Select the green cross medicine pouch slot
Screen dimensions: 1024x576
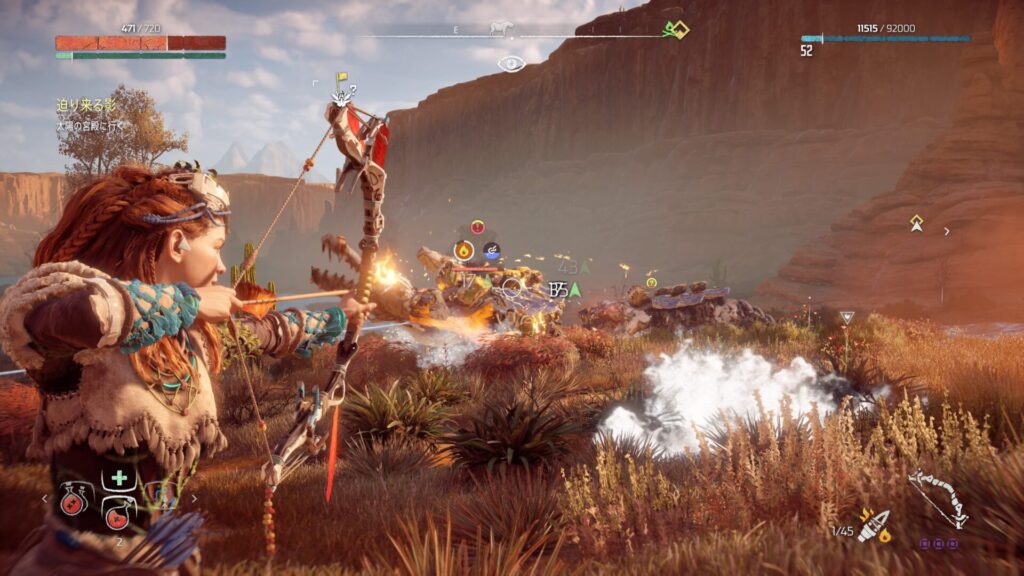119,478
